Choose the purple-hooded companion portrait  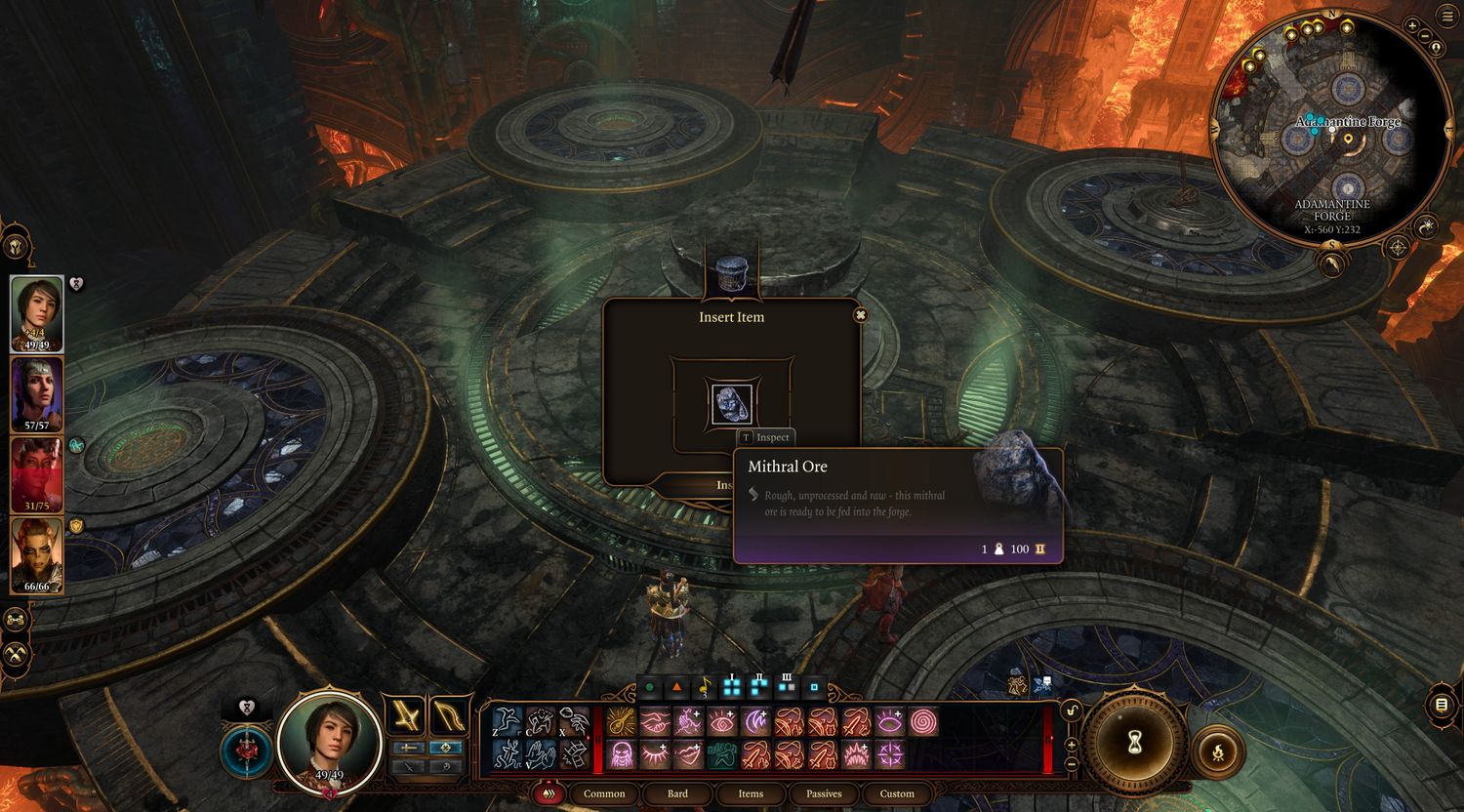click(x=37, y=393)
